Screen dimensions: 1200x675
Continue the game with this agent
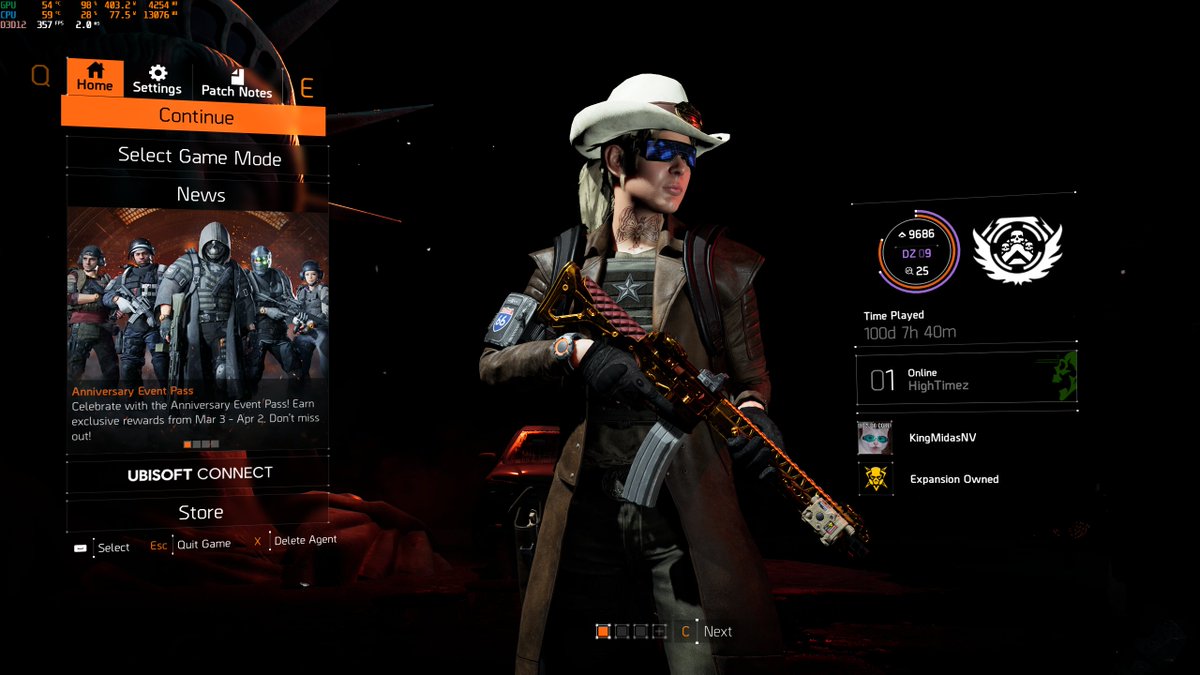[x=196, y=117]
